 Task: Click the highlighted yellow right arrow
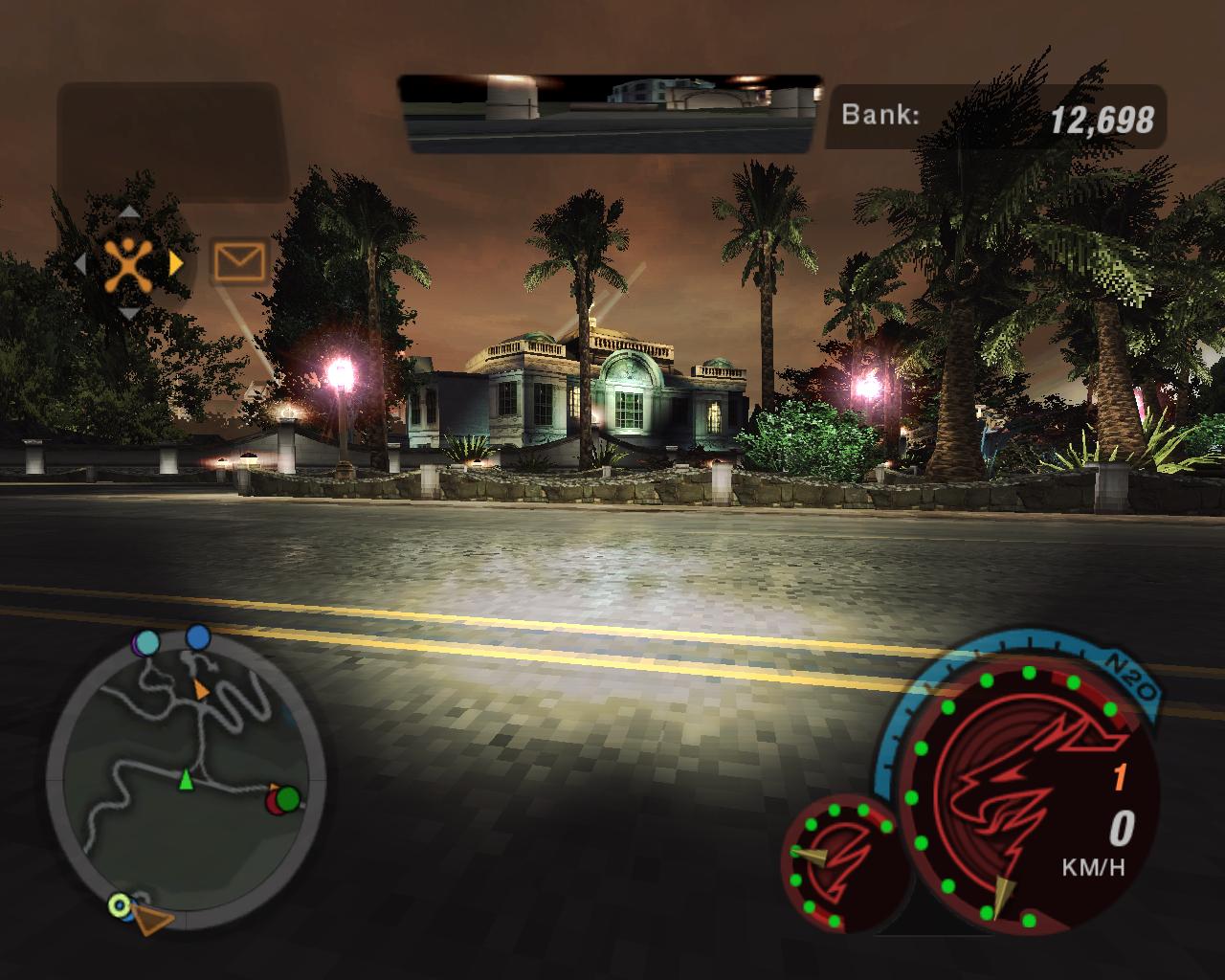175,263
